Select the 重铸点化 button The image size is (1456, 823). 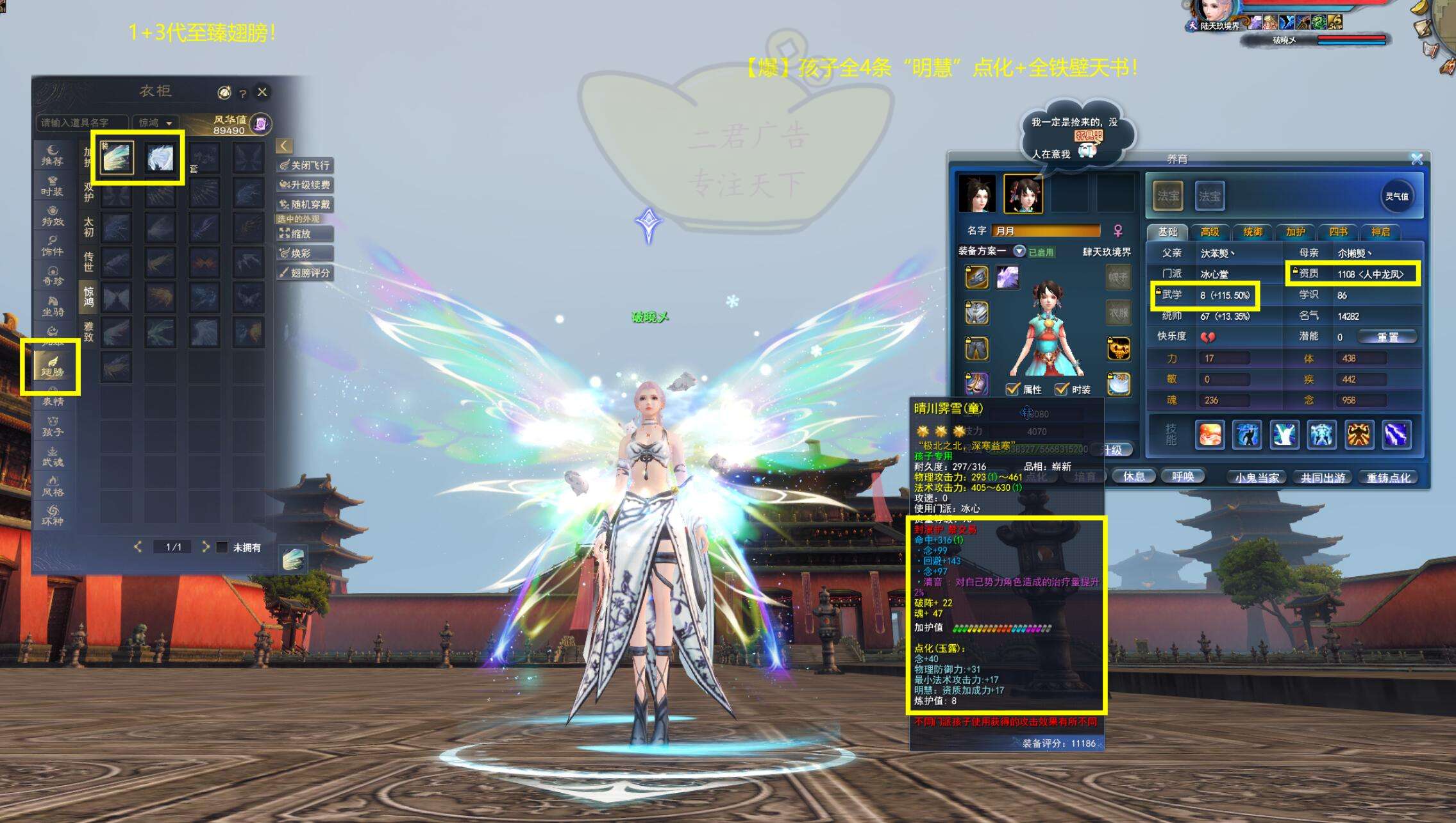tap(1388, 478)
